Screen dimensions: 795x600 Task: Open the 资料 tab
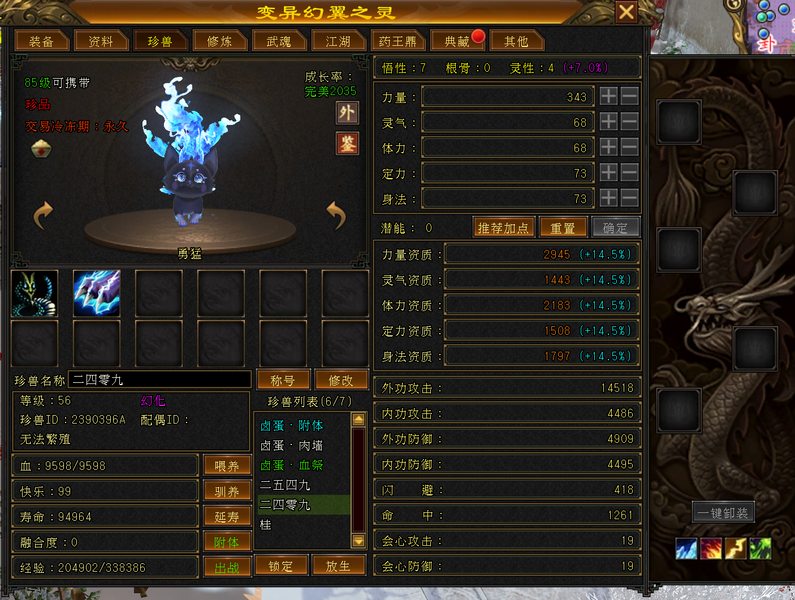click(x=101, y=41)
